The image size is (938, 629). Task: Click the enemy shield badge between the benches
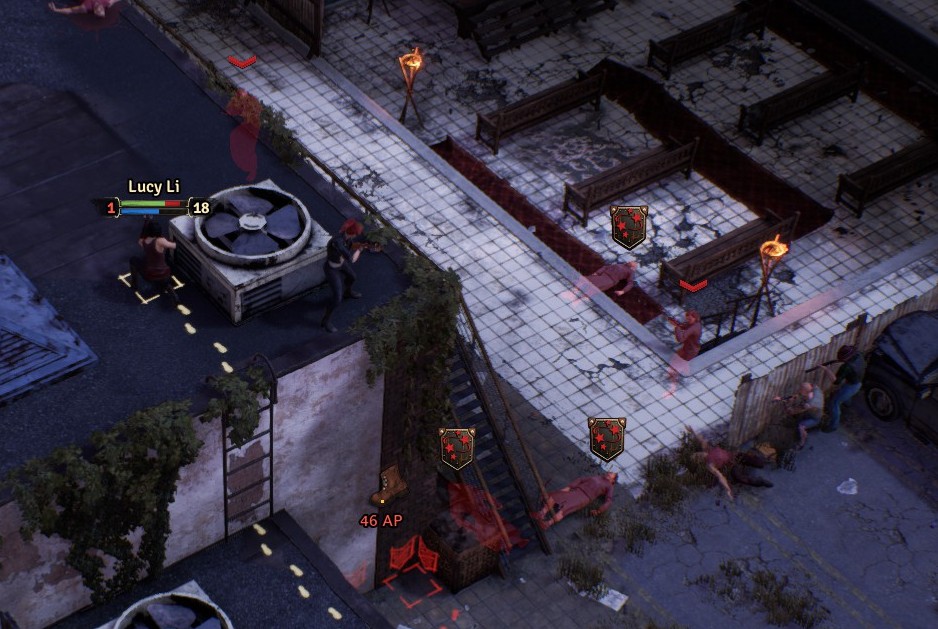[x=629, y=226]
